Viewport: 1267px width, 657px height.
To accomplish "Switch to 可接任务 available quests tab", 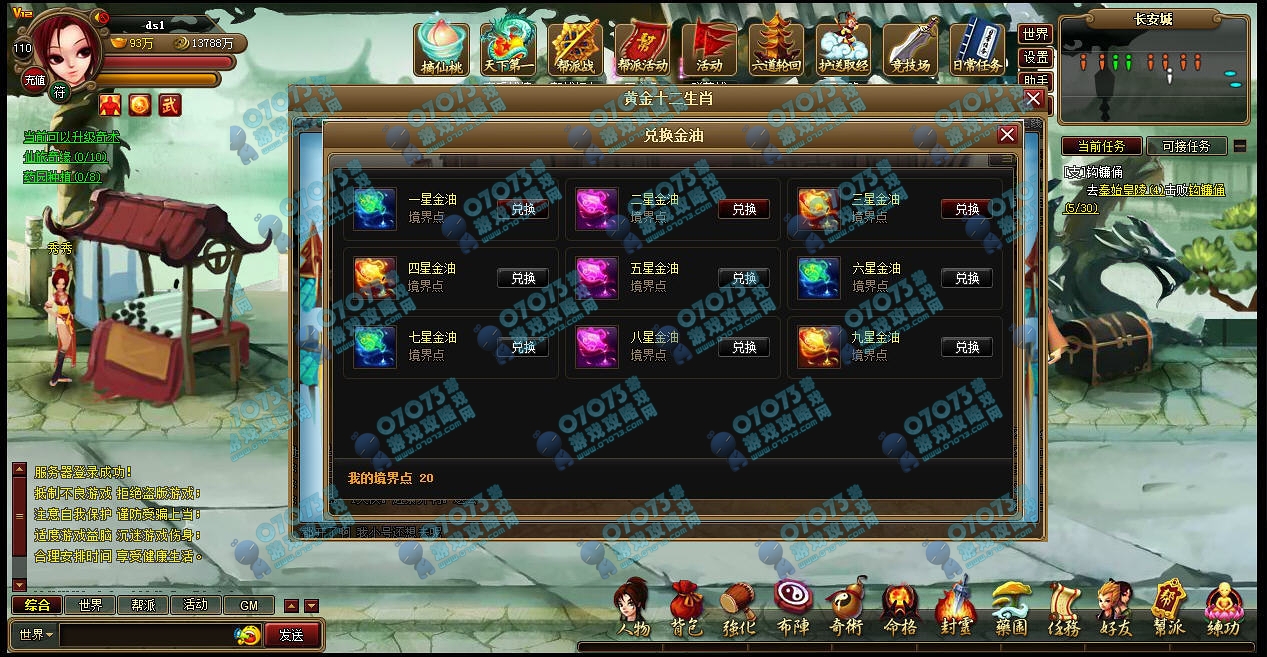I will click(1186, 146).
